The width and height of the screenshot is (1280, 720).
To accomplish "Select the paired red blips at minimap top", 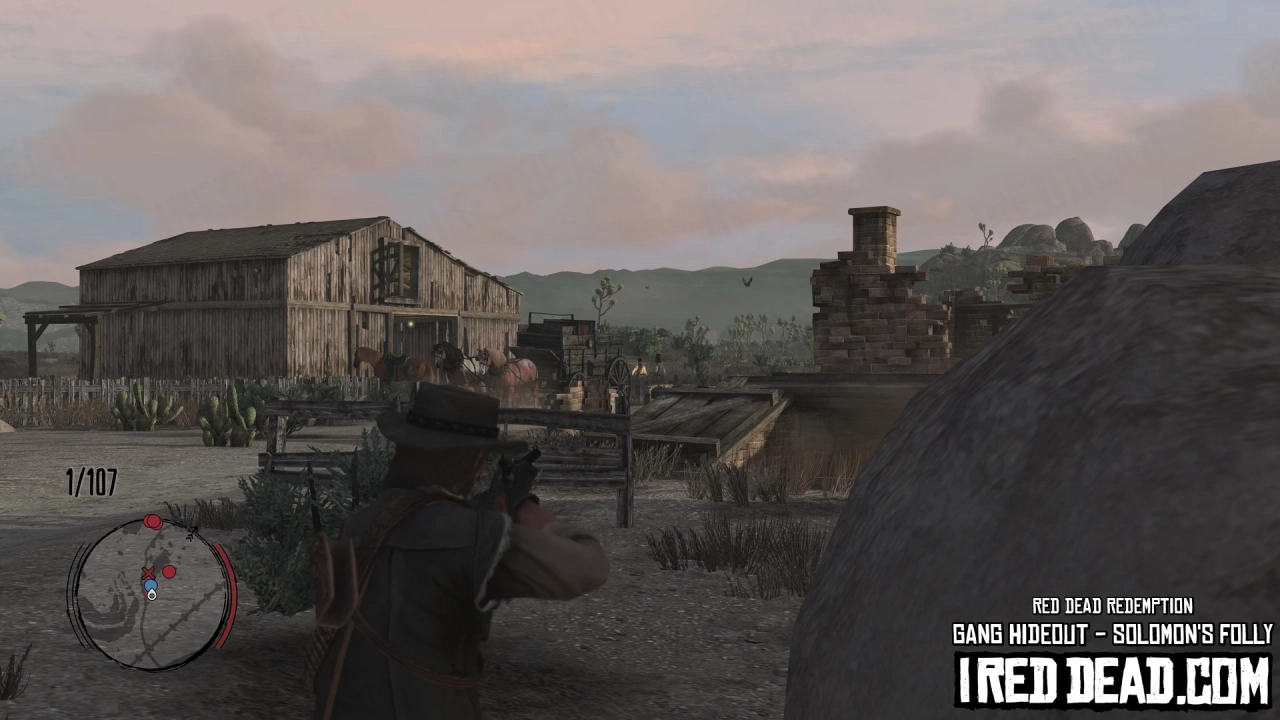I will click(x=152, y=521).
